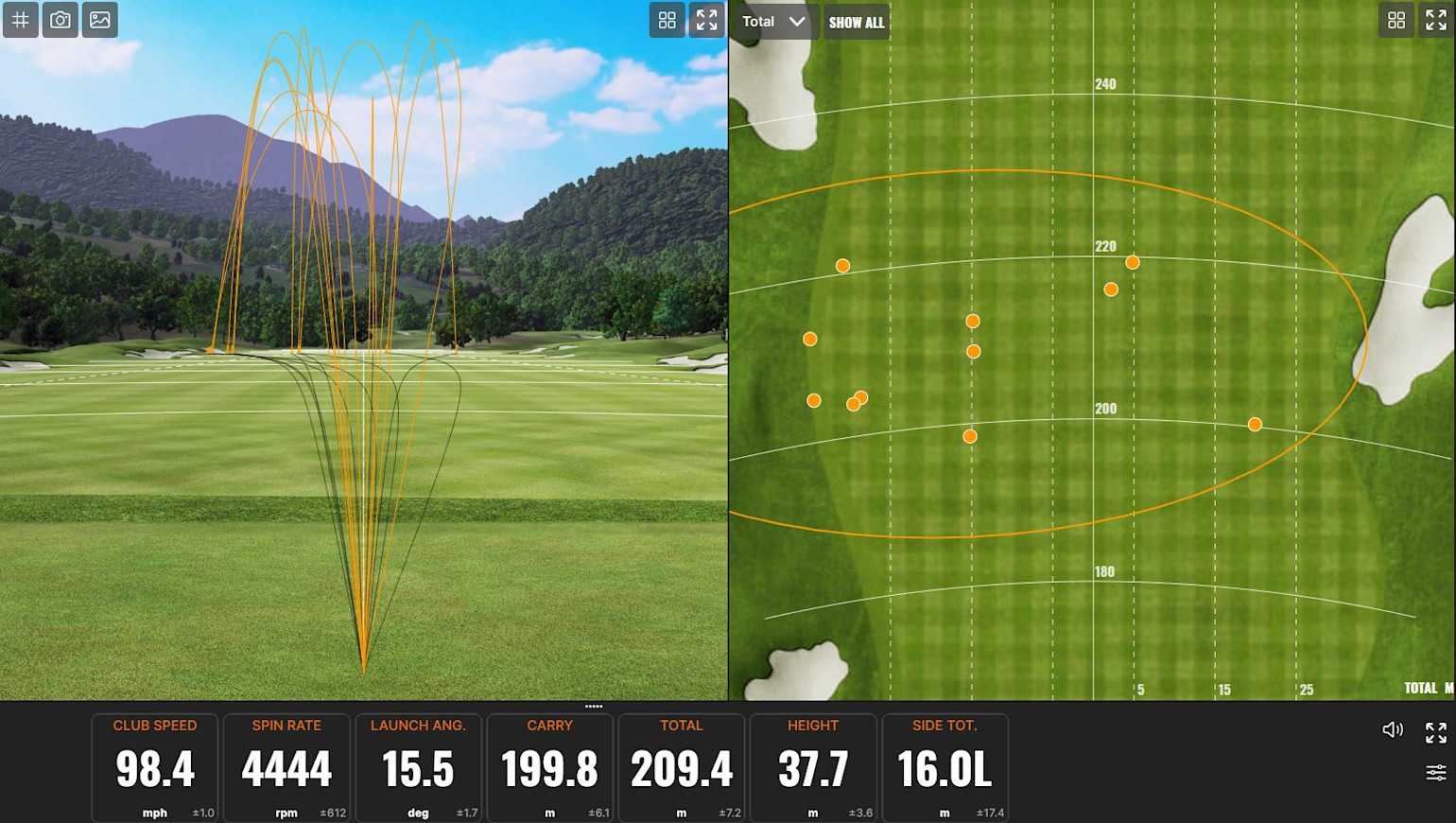Open the background image selector icon
Image resolution: width=1456 pixels, height=823 pixels.
[x=100, y=20]
